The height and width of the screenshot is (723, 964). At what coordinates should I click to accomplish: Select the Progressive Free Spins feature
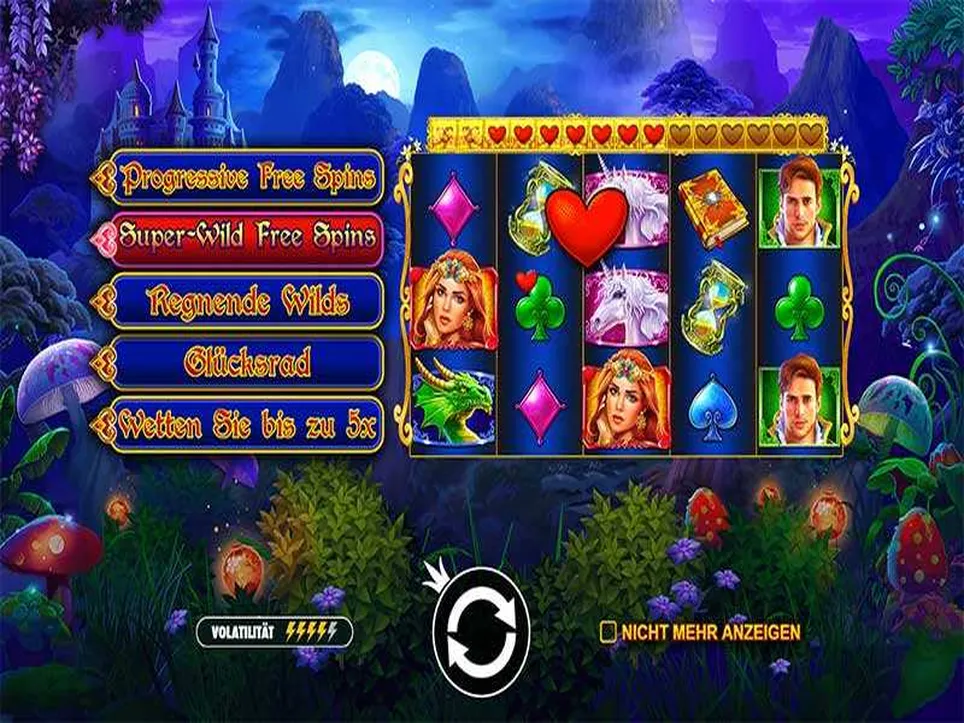pos(246,178)
